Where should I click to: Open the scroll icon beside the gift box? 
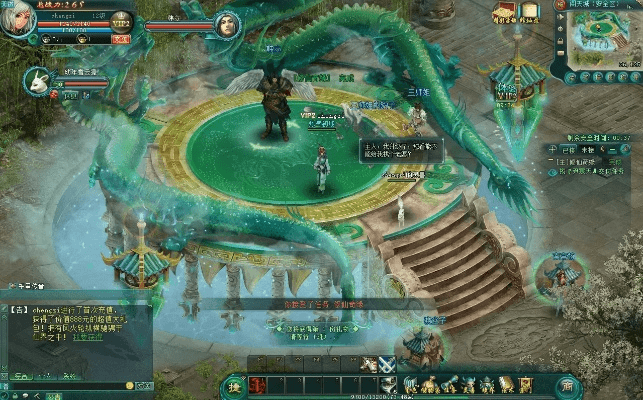point(529,12)
